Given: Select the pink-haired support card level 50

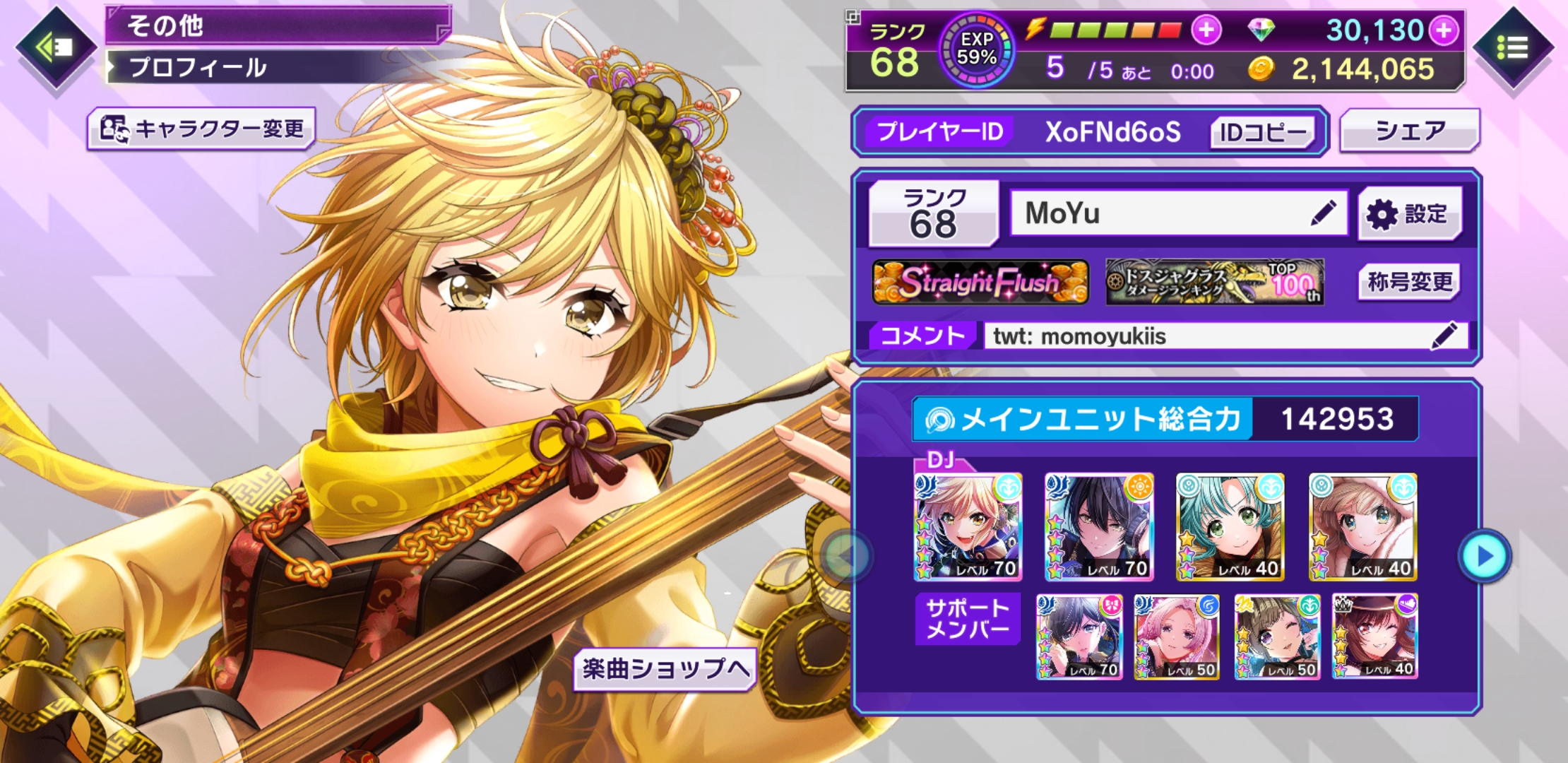Looking at the screenshot, I should tap(1177, 637).
